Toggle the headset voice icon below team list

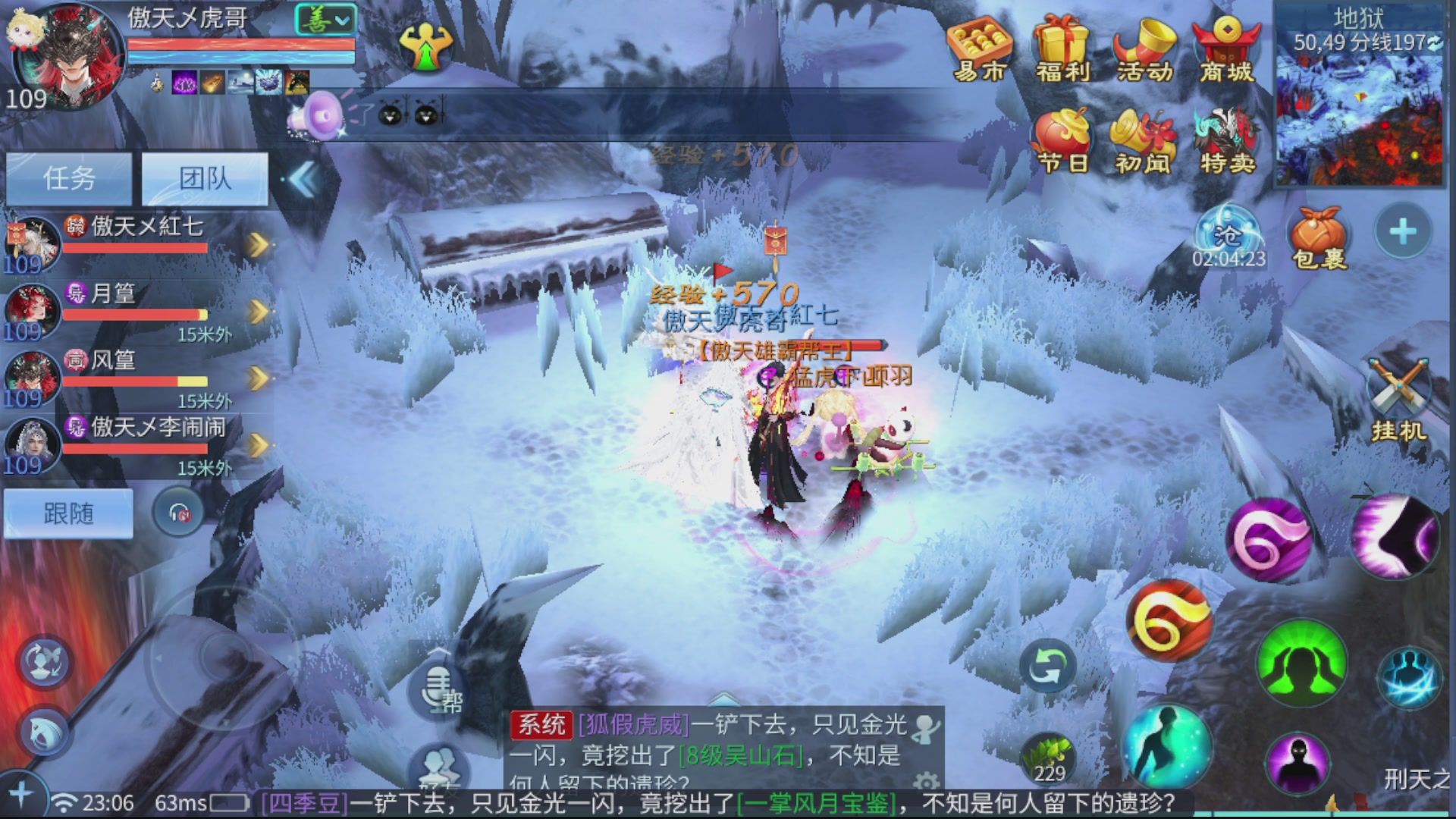[178, 512]
